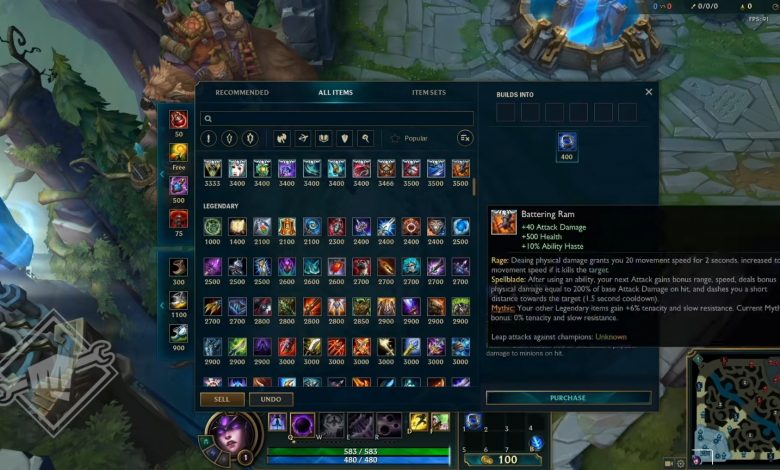This screenshot has width=780, height=470.
Task: Switch to the Item Sets tab
Action: (x=429, y=93)
